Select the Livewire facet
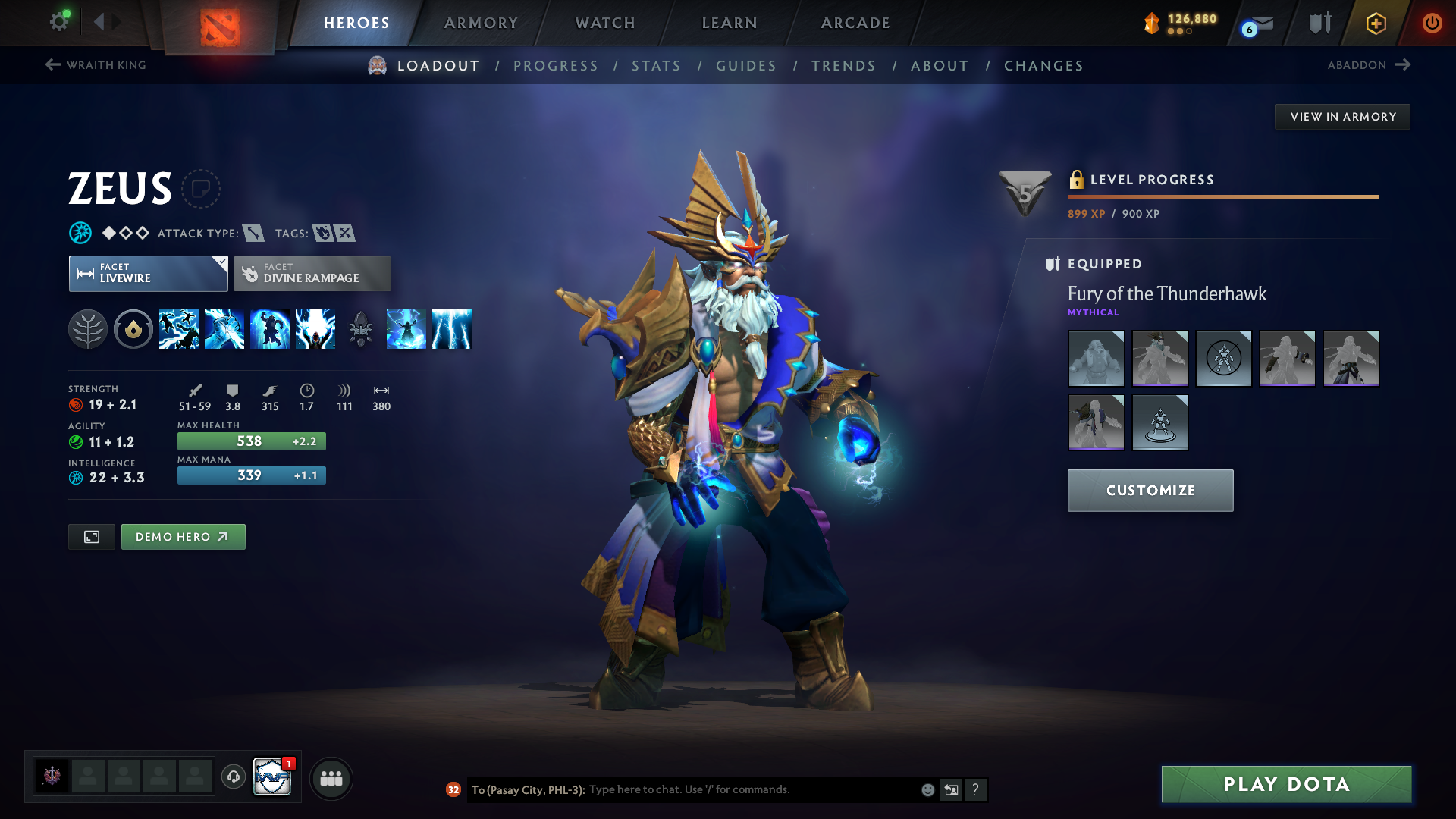Viewport: 1456px width, 819px height. click(148, 274)
